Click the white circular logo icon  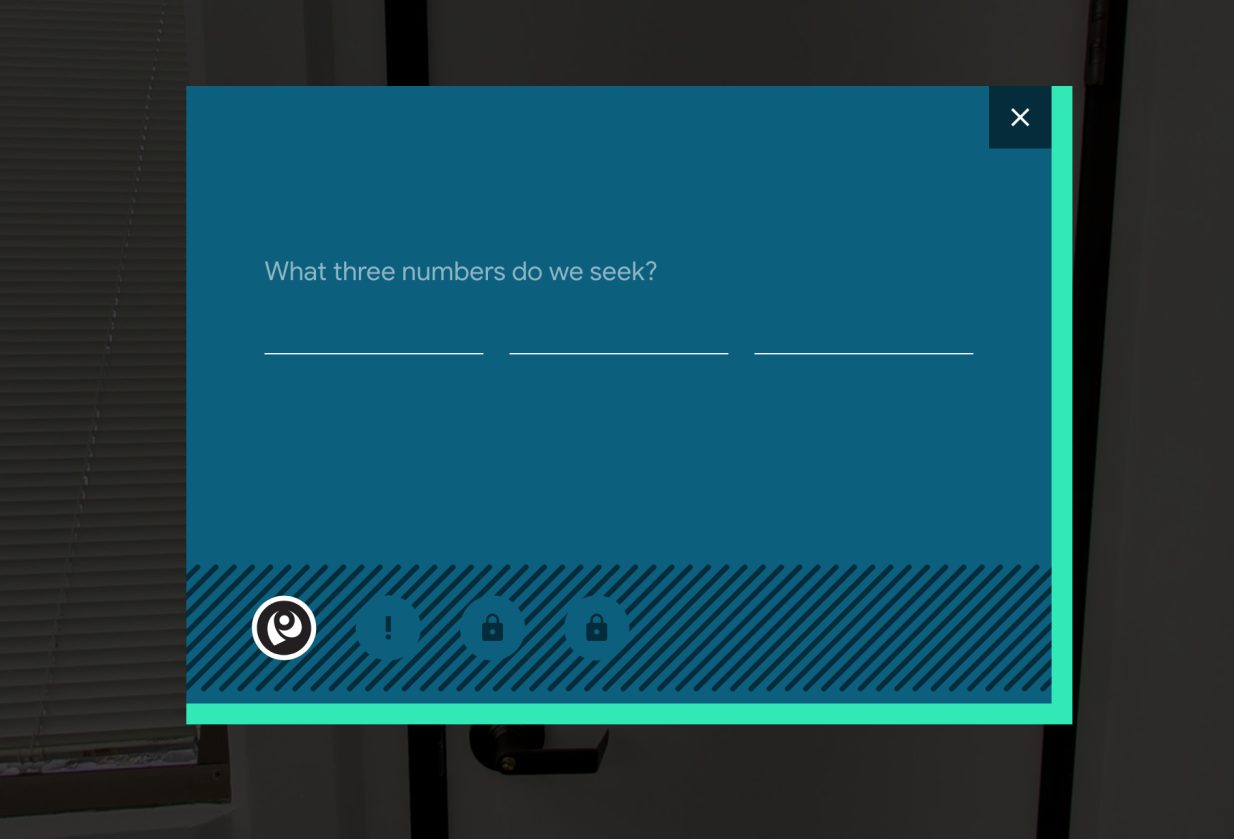point(284,628)
